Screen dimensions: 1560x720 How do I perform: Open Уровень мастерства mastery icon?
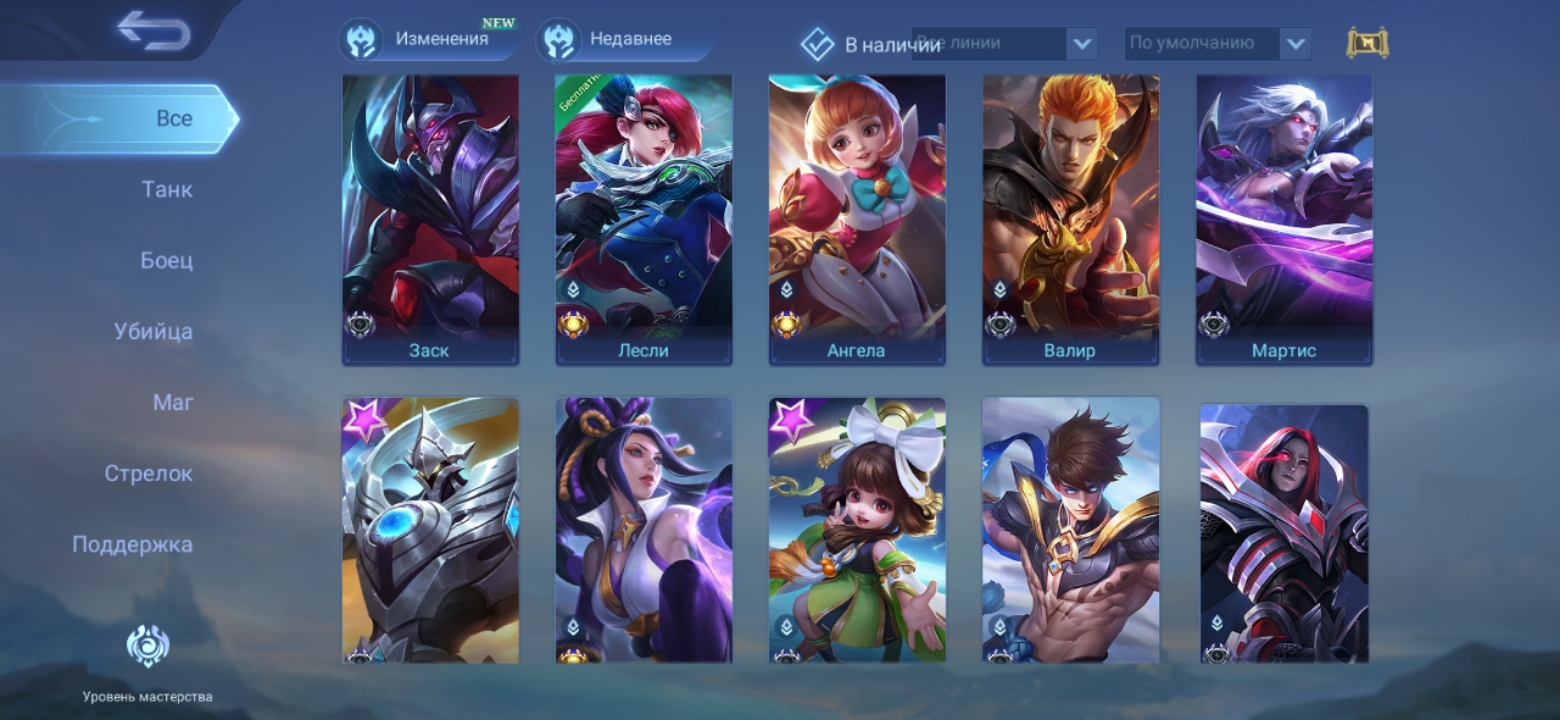[147, 647]
